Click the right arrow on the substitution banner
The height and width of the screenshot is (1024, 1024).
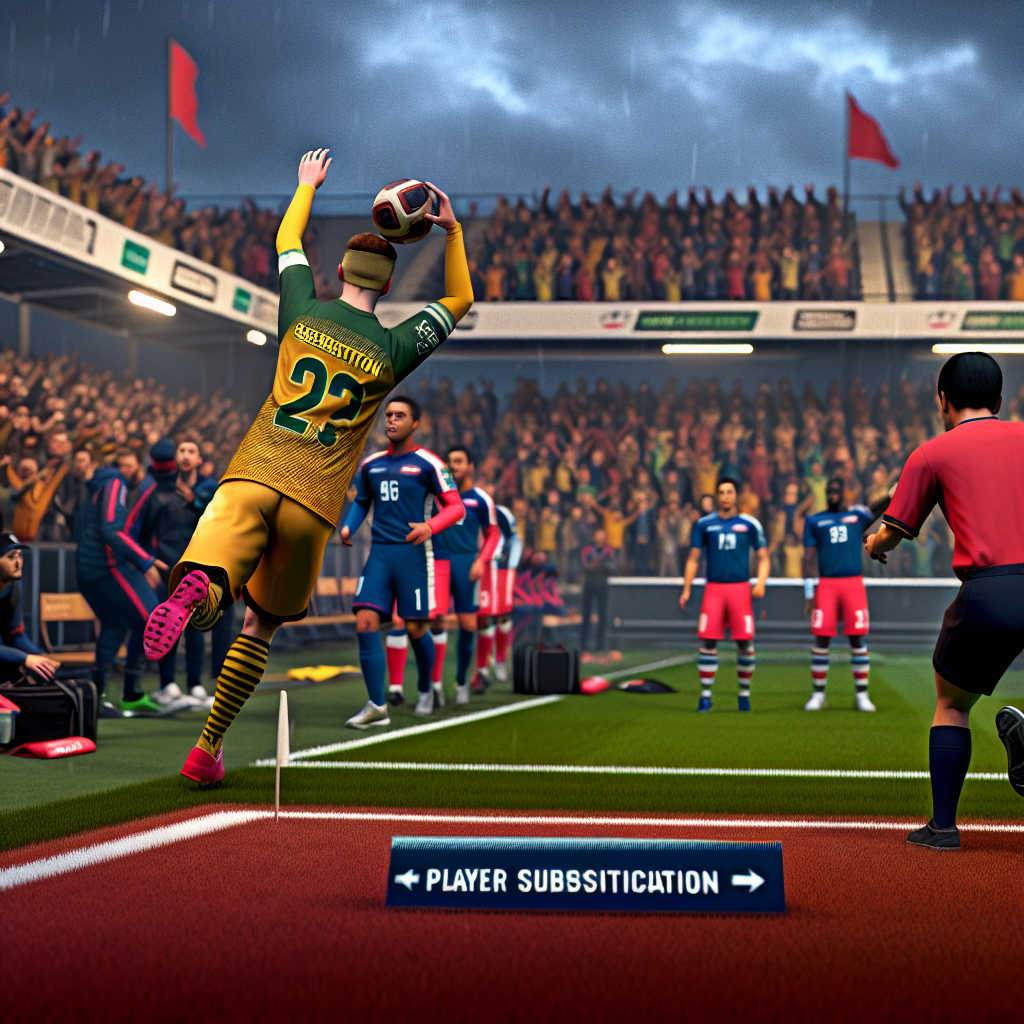click(748, 880)
